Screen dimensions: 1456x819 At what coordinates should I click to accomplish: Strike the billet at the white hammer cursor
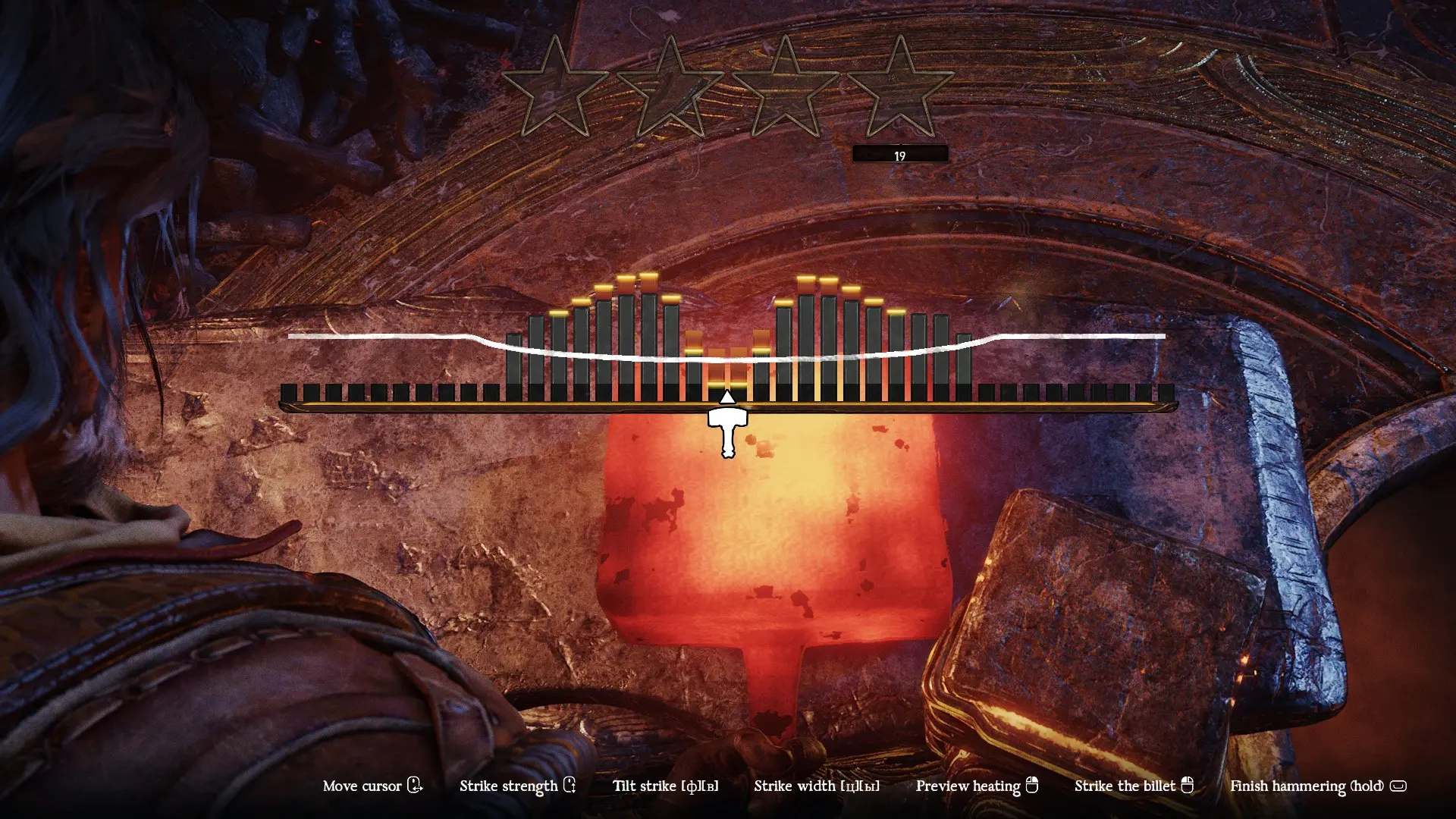(727, 430)
